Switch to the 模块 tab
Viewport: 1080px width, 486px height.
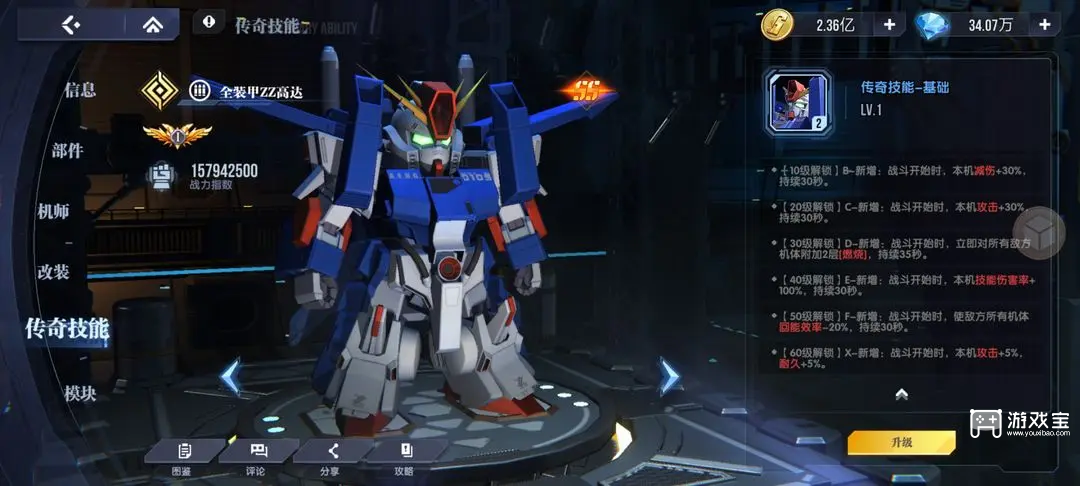tap(80, 393)
